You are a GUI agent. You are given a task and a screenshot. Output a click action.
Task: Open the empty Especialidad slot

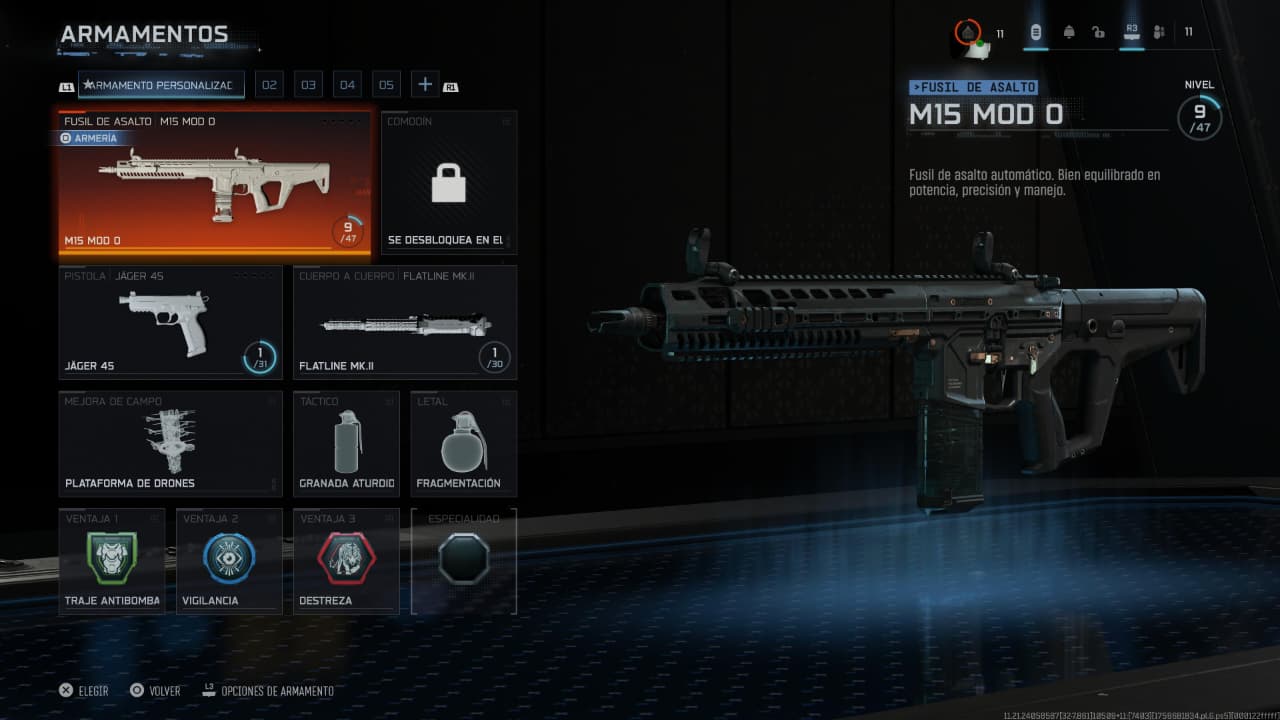[463, 560]
